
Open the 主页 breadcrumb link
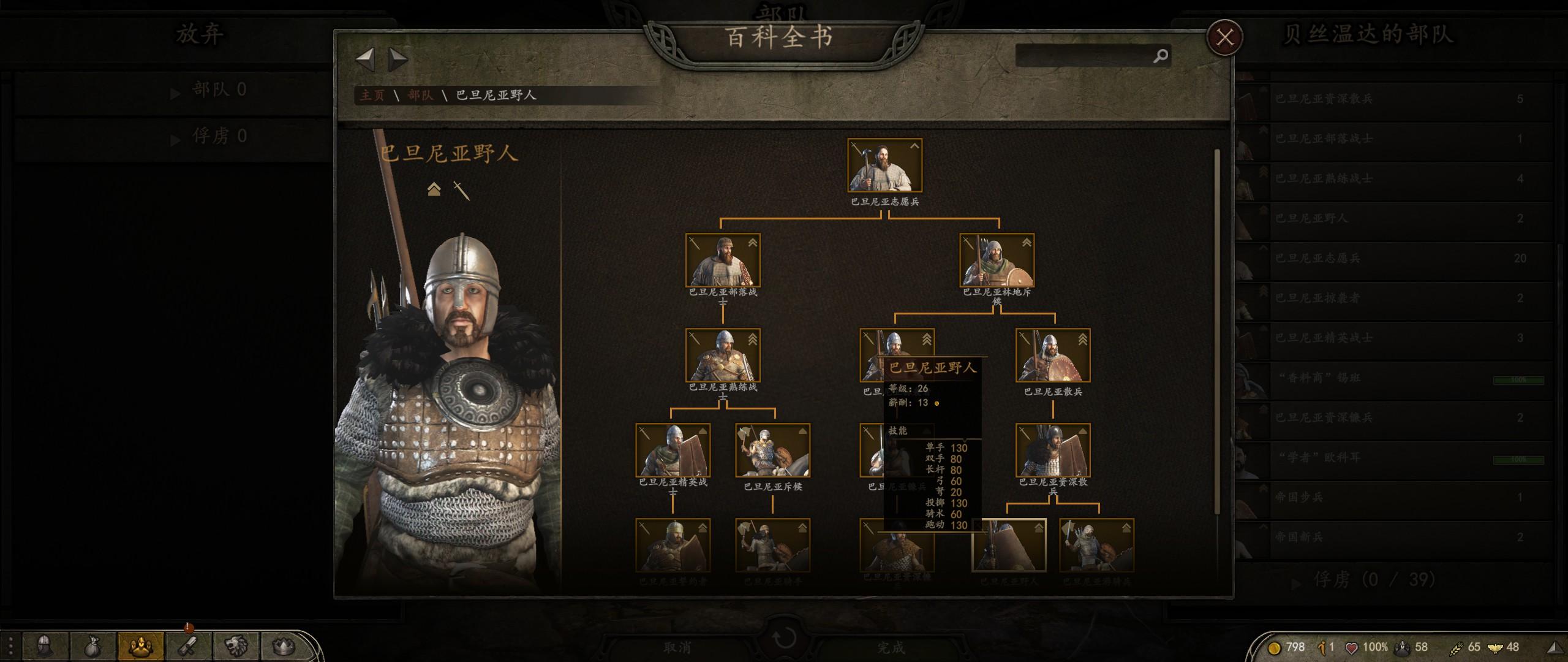[x=372, y=95]
